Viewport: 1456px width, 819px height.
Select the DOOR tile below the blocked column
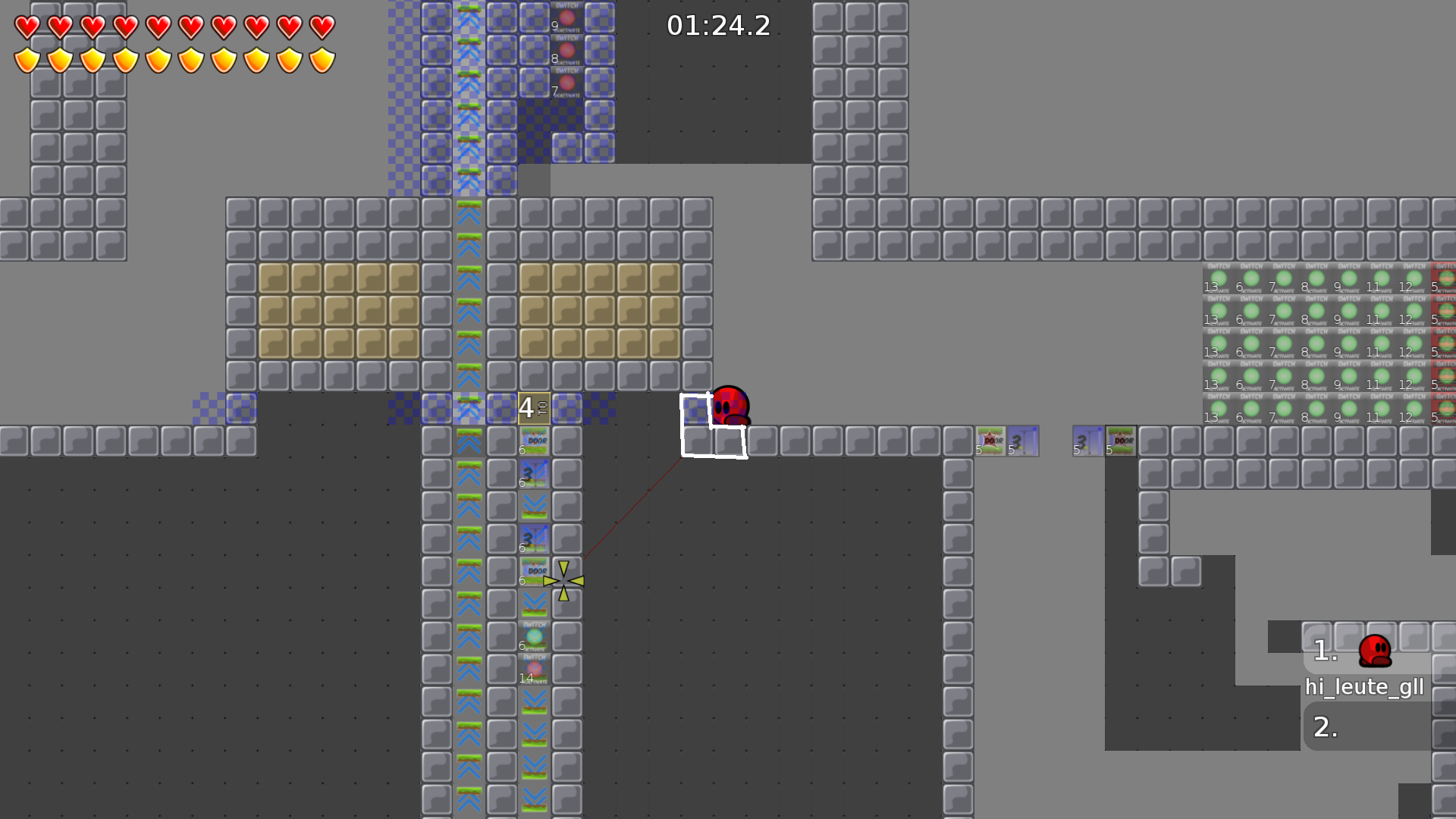point(535,440)
